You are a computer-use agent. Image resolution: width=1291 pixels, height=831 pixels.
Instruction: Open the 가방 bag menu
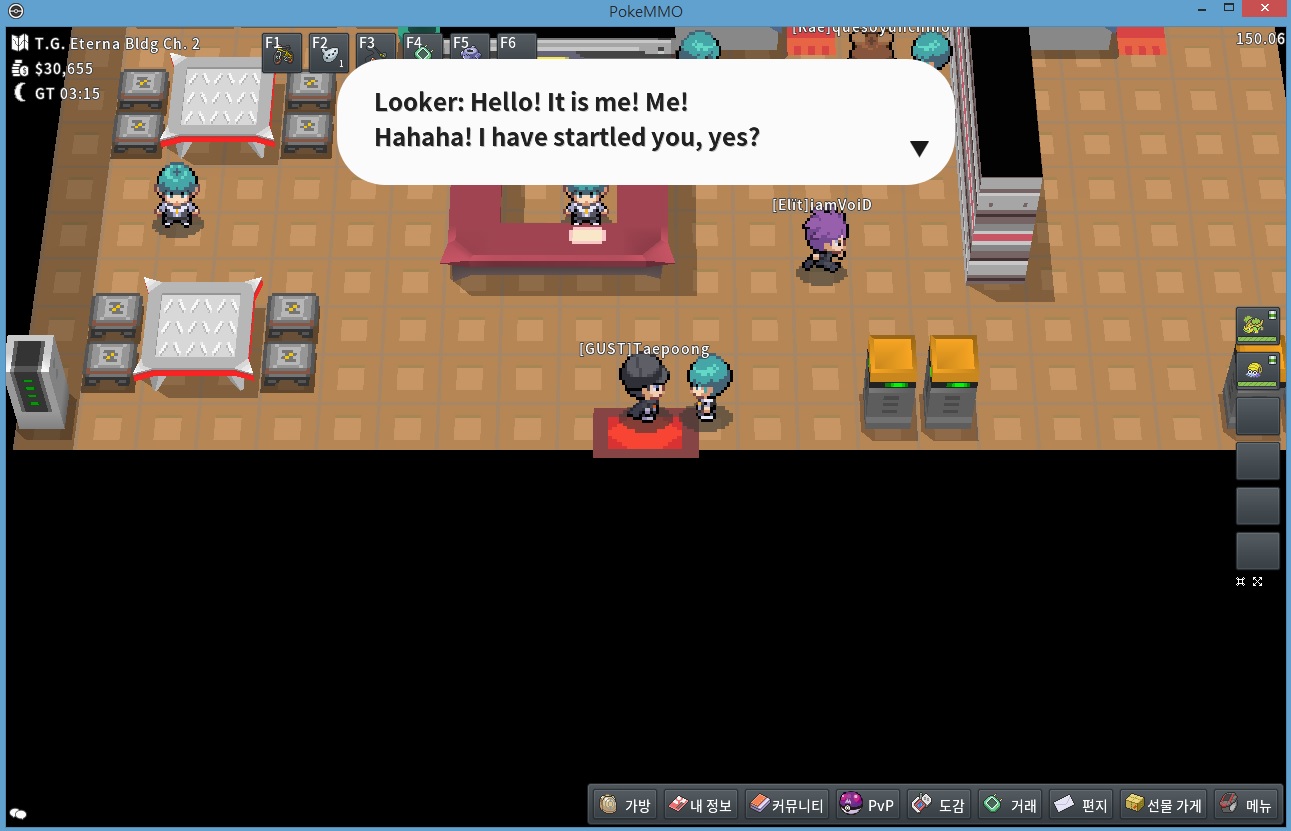(x=625, y=804)
